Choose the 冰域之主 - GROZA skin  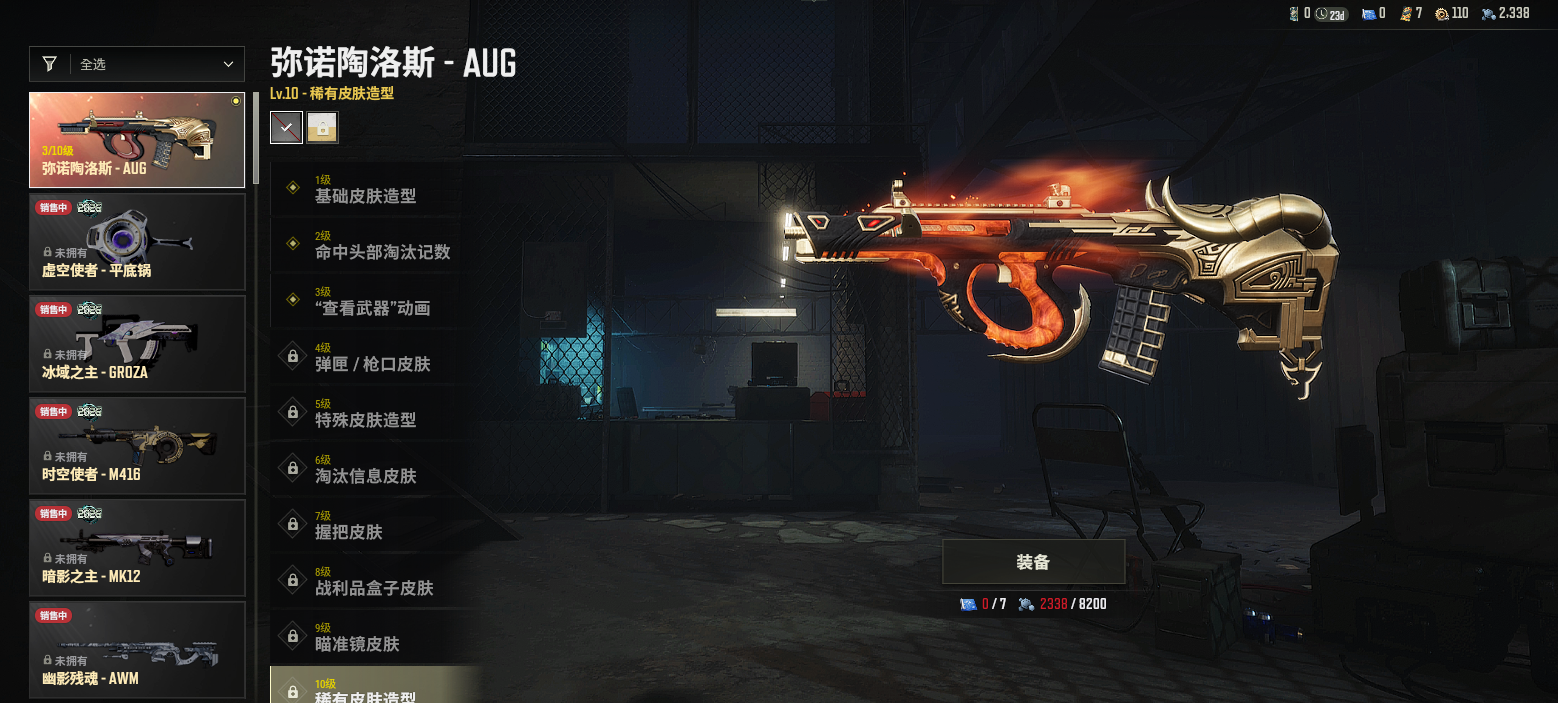(x=137, y=344)
